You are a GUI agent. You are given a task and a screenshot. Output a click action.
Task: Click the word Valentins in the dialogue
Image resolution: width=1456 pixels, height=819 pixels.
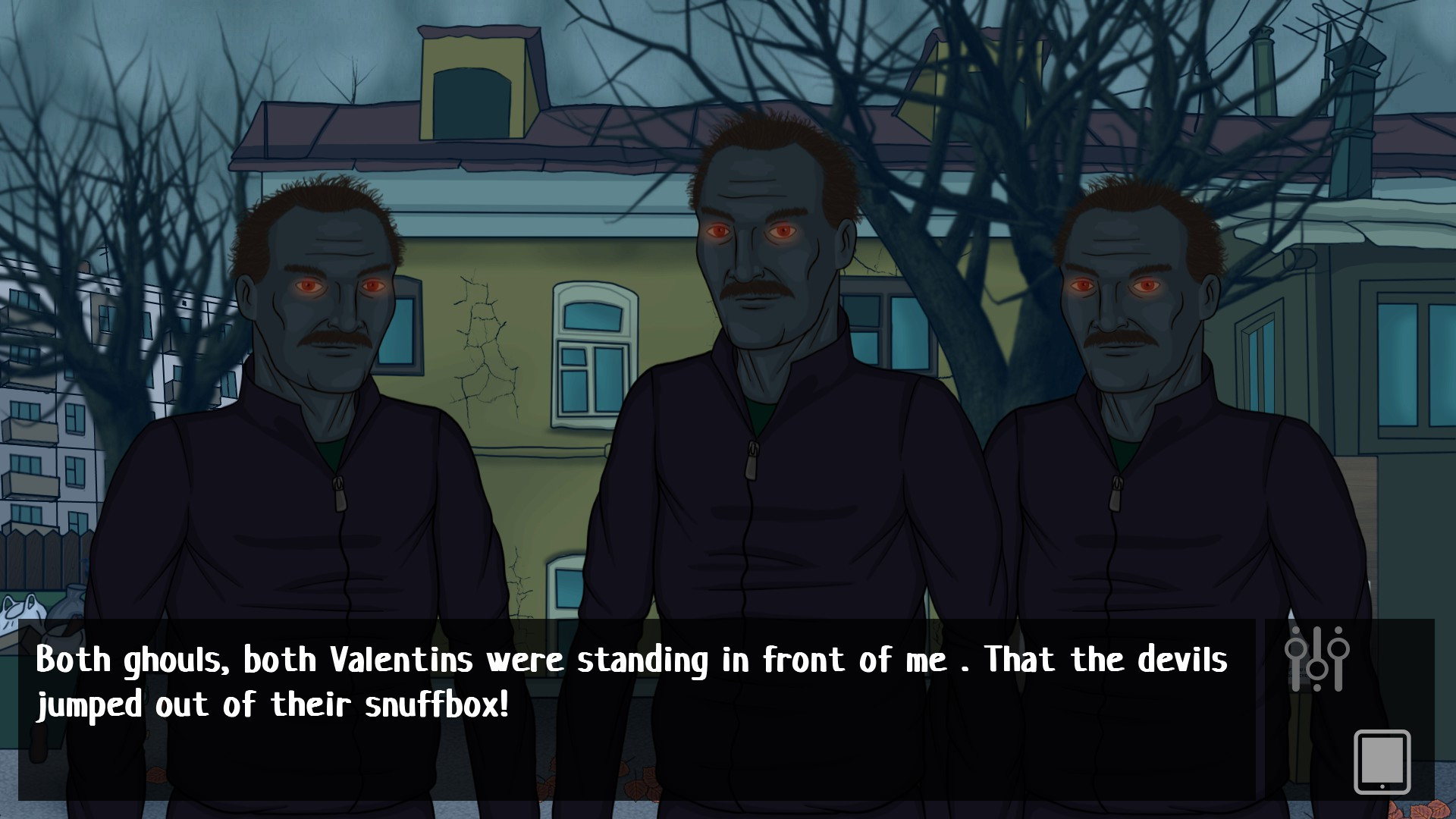pyautogui.click(x=402, y=661)
